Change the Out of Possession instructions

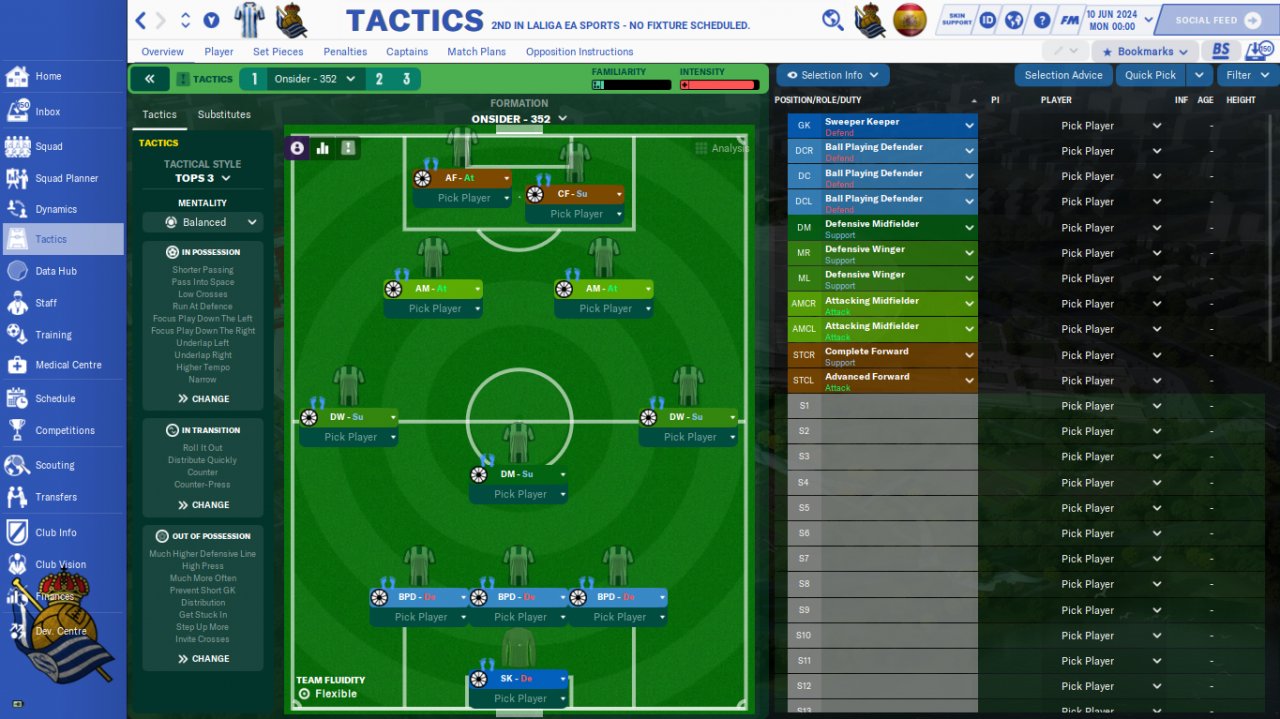[x=203, y=659]
